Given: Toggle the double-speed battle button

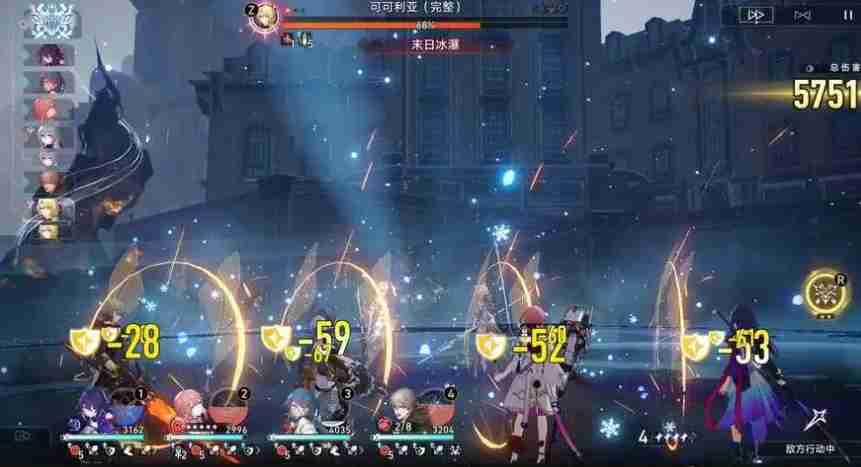Looking at the screenshot, I should (759, 15).
